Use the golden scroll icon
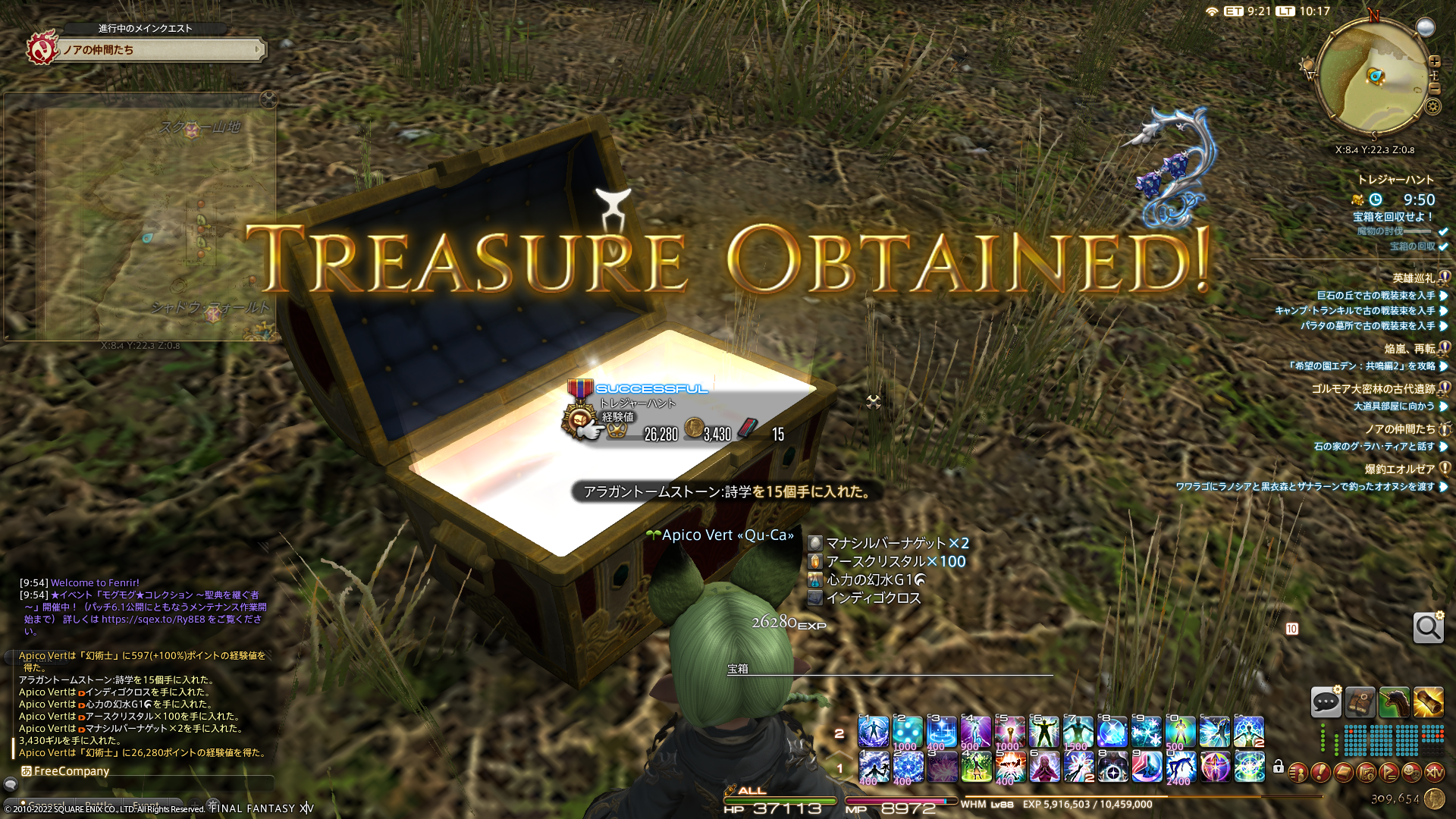The width and height of the screenshot is (1456, 819). pos(1428,702)
